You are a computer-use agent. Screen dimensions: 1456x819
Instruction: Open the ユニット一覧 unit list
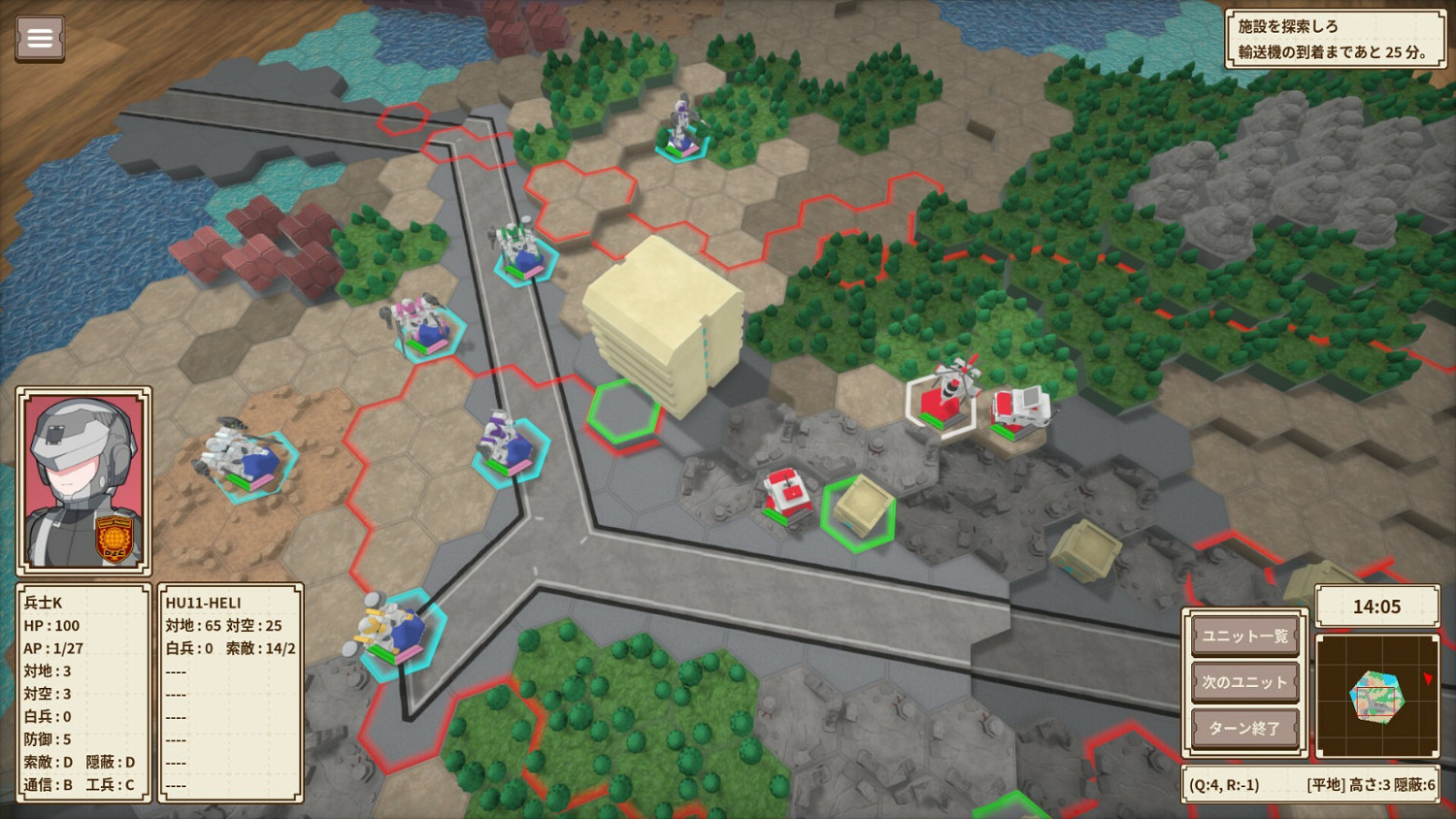coord(1245,636)
